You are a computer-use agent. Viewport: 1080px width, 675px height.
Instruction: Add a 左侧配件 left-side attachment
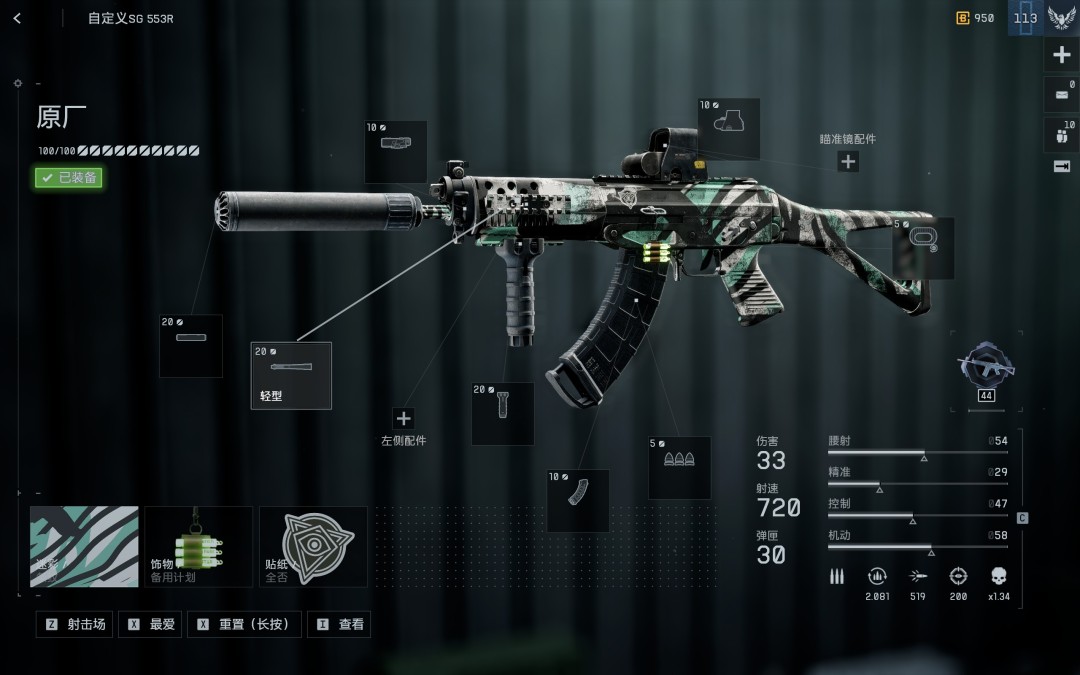click(403, 419)
